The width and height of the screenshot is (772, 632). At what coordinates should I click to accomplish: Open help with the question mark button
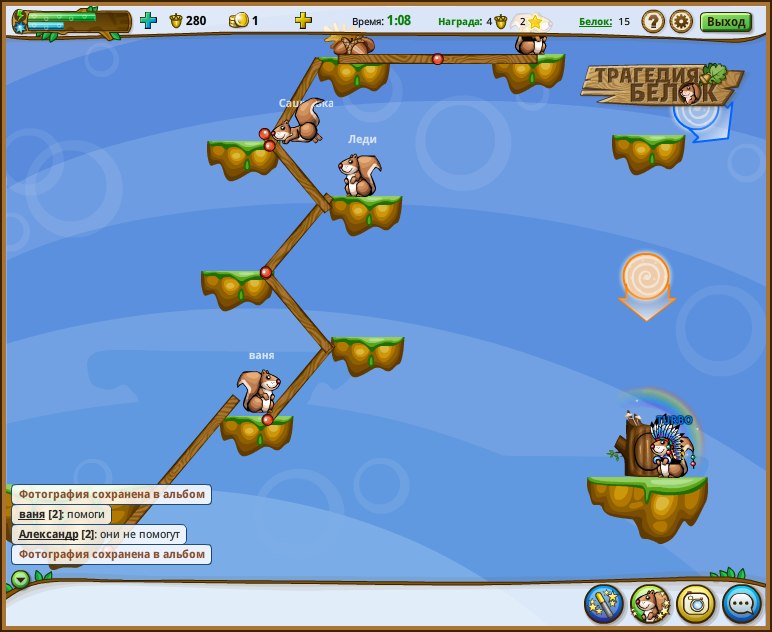click(652, 21)
